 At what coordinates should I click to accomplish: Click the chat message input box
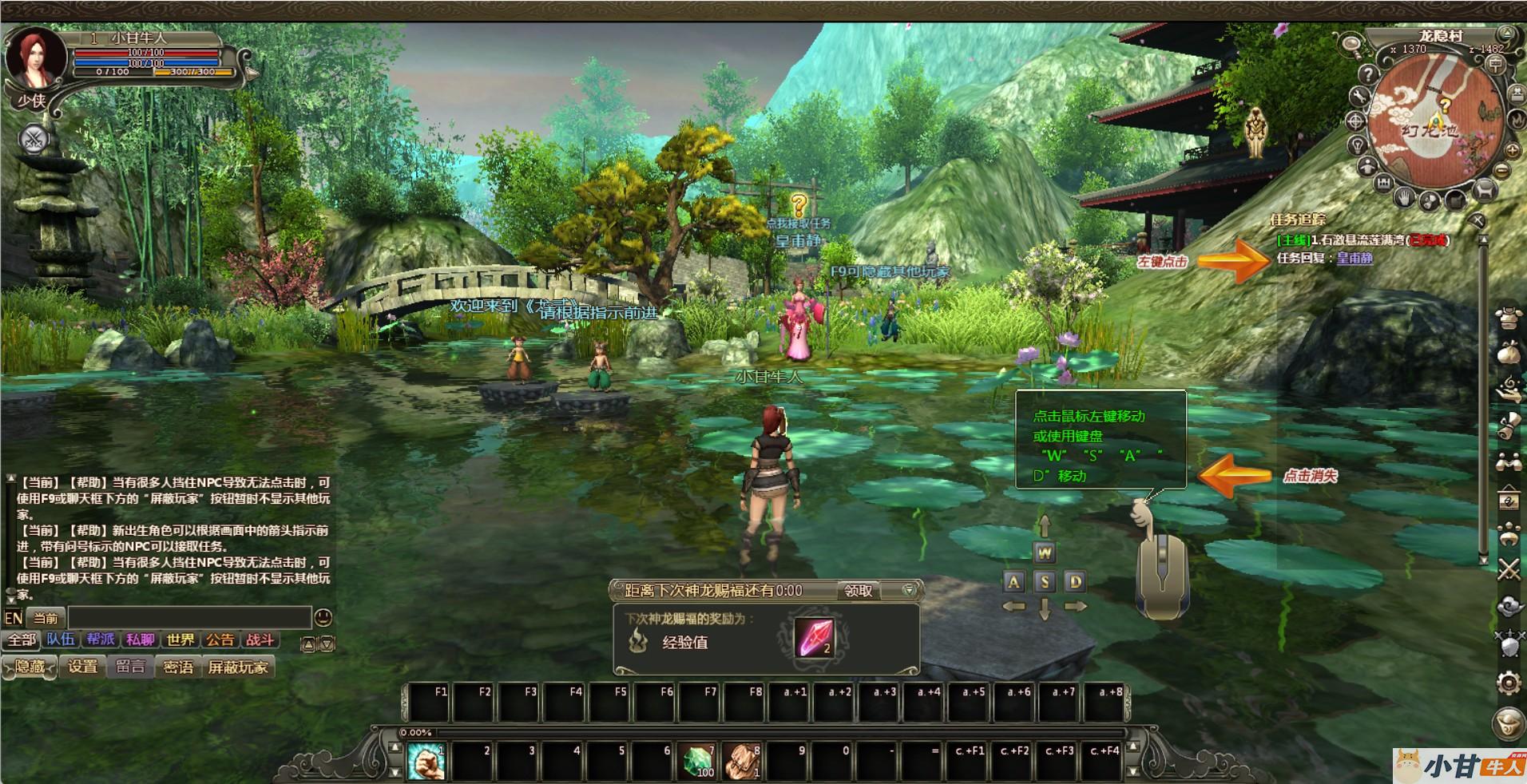(x=189, y=617)
